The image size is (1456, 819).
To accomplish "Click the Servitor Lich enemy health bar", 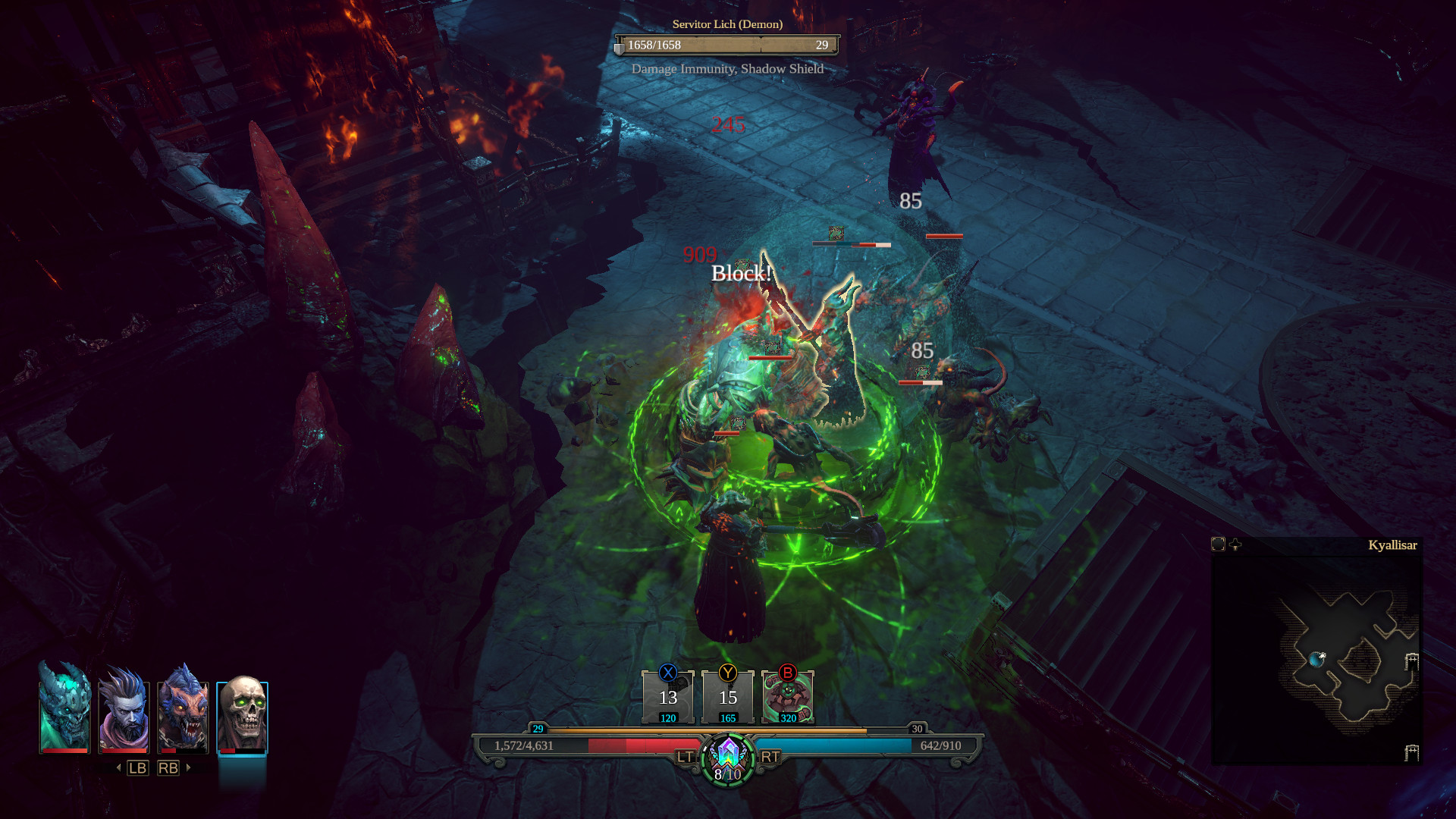I will [x=726, y=45].
